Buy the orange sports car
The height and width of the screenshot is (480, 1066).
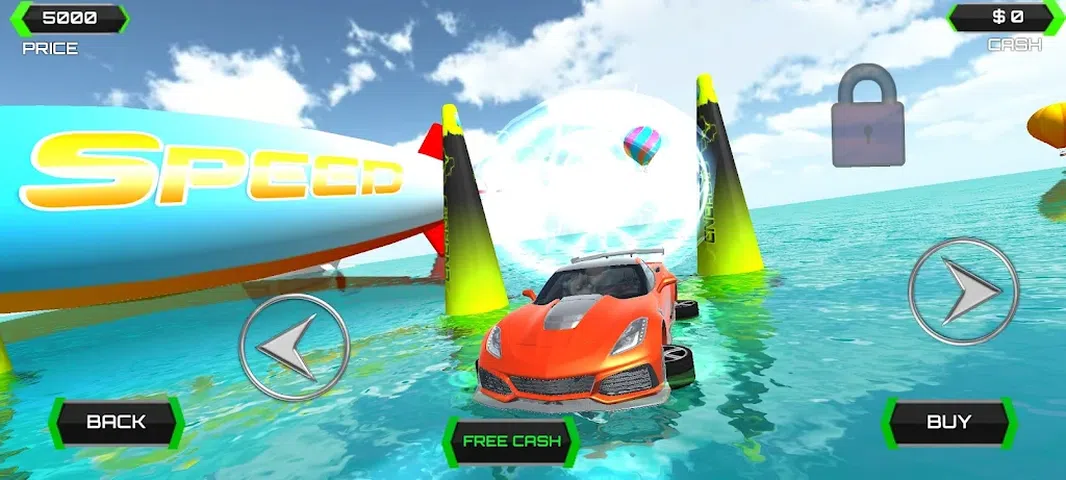[x=948, y=421]
